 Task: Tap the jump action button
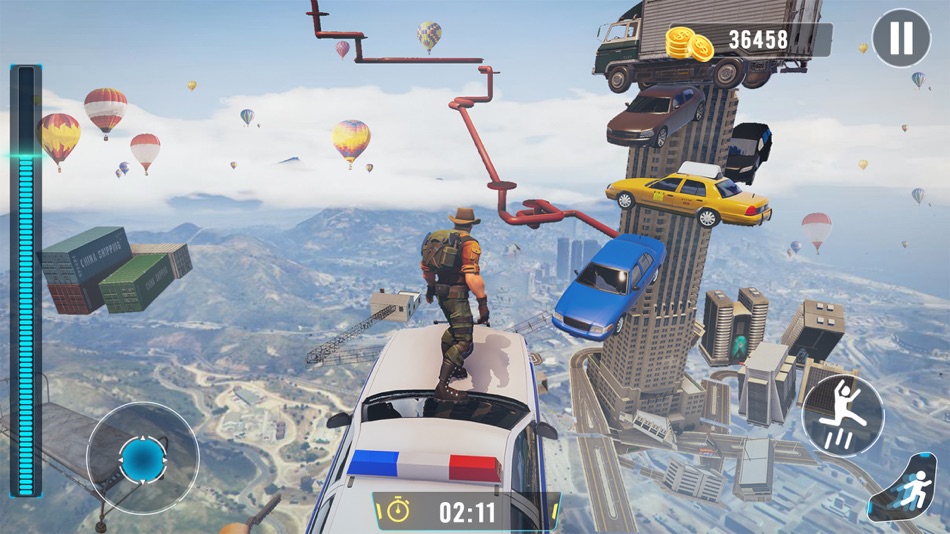[x=842, y=414]
